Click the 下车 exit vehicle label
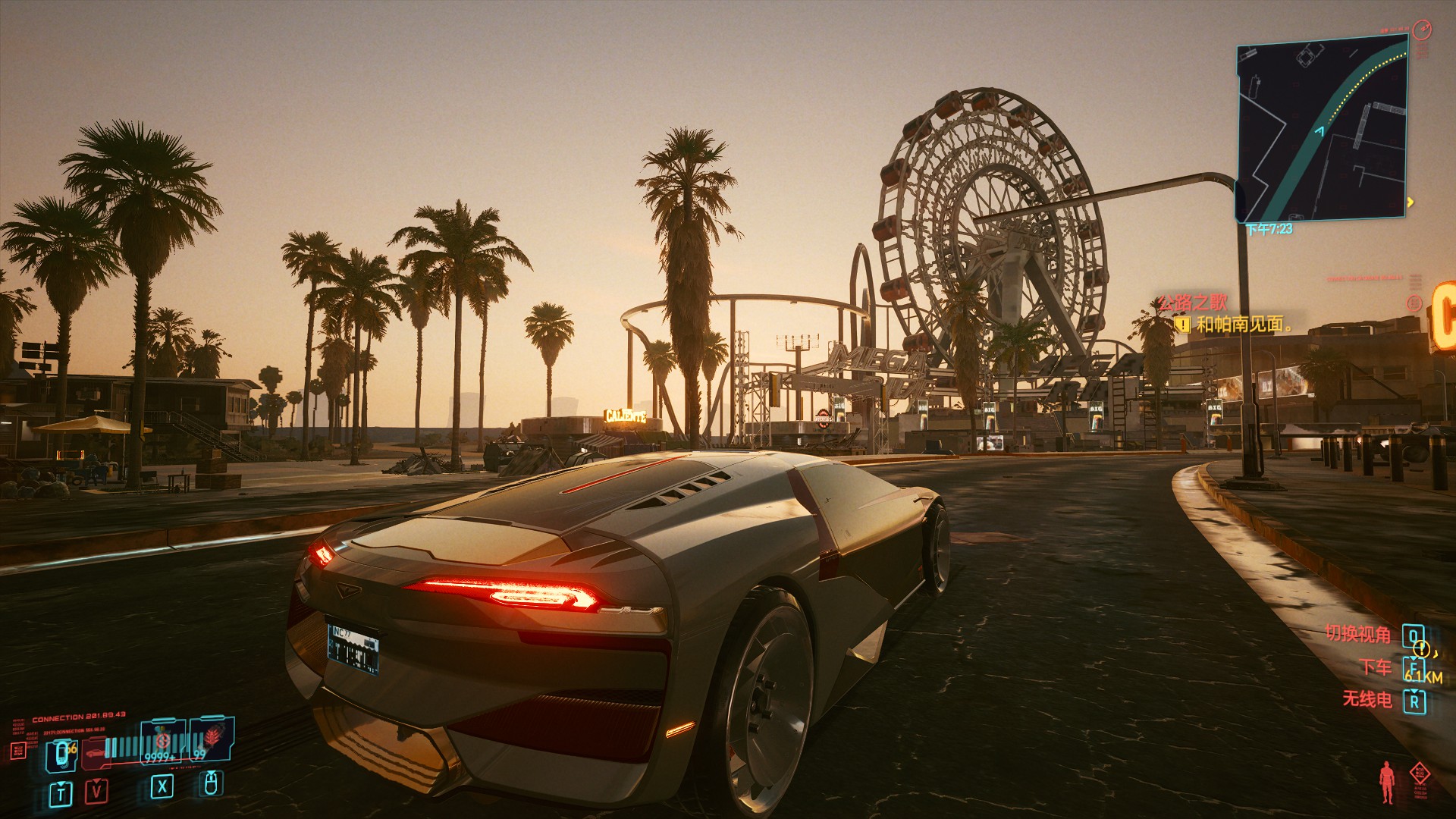The width and height of the screenshot is (1456, 819). click(x=1376, y=667)
